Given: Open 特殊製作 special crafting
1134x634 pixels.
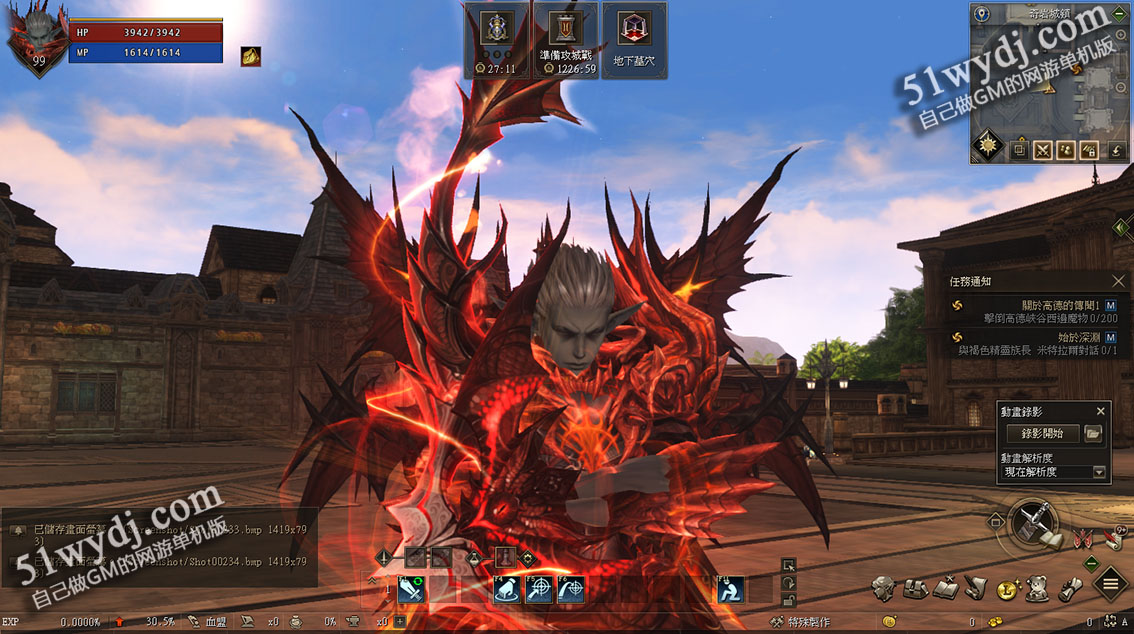Looking at the screenshot, I should (800, 622).
